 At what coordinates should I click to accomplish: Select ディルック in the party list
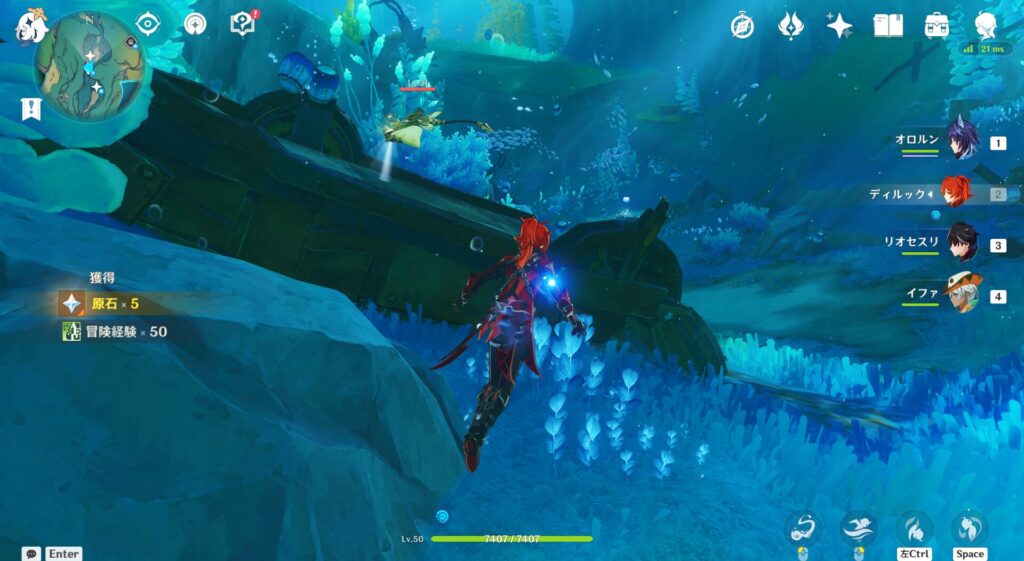click(x=956, y=192)
